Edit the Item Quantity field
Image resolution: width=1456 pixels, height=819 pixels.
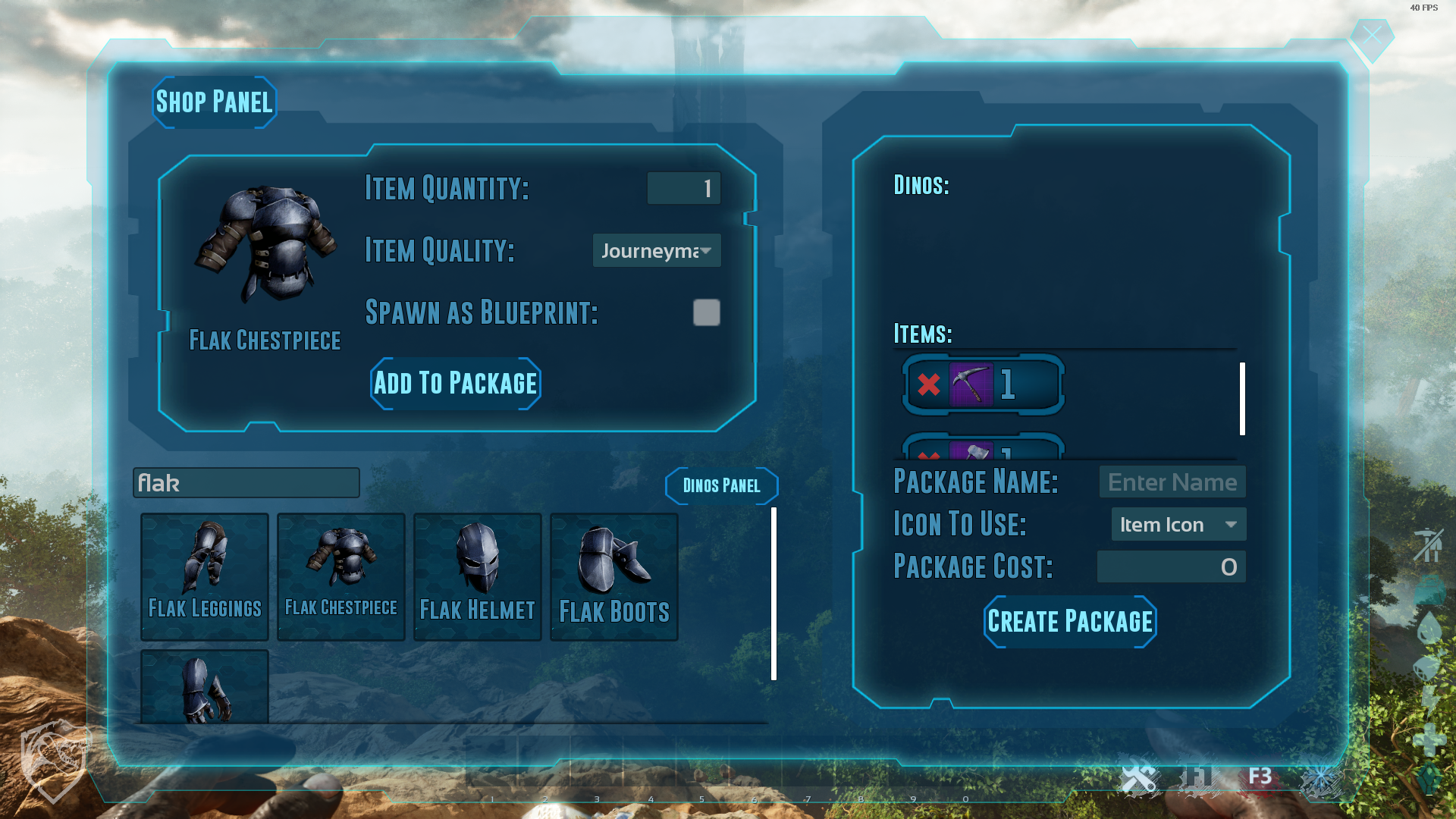click(x=683, y=188)
